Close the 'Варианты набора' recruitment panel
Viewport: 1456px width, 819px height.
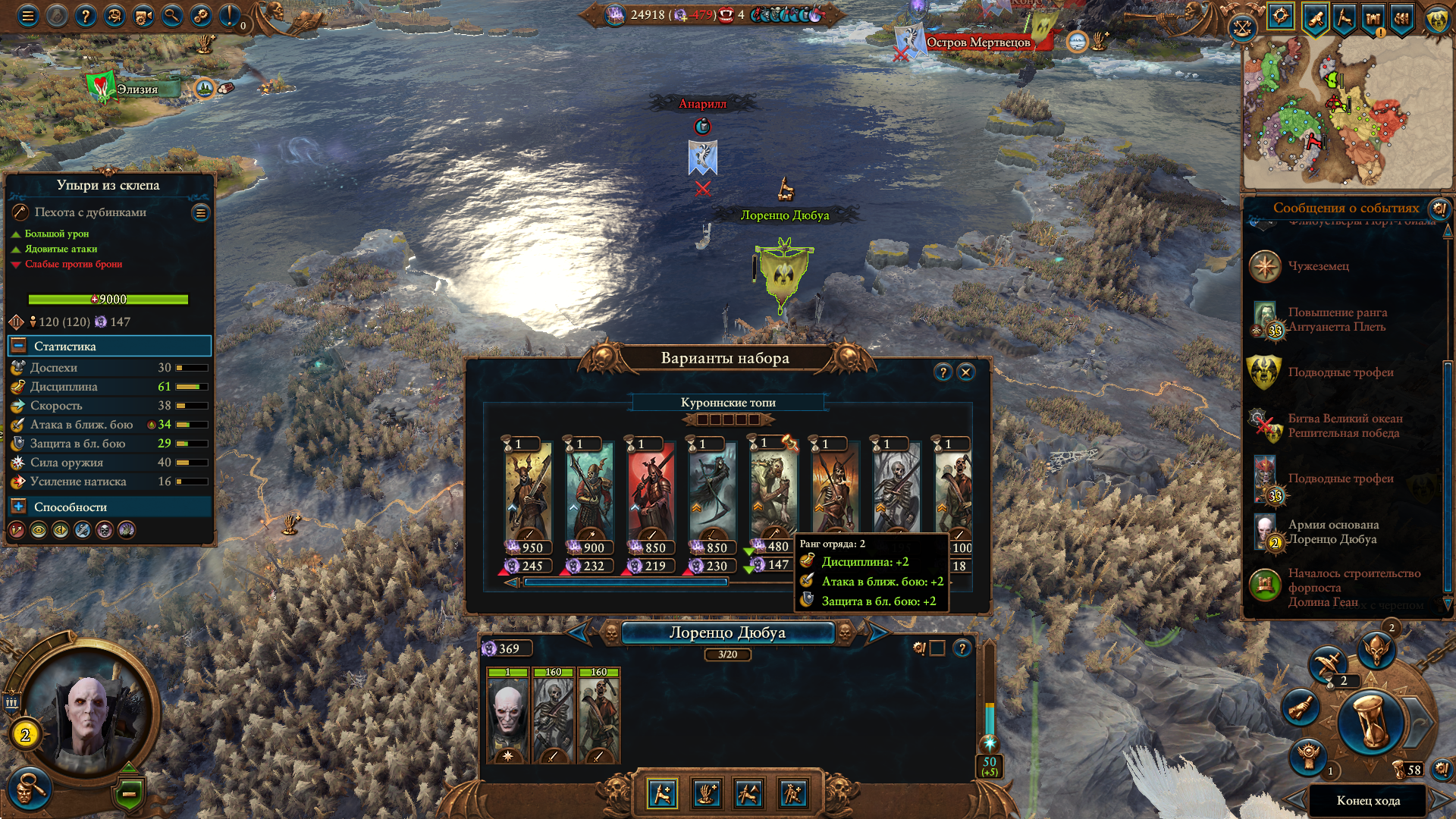coord(965,372)
